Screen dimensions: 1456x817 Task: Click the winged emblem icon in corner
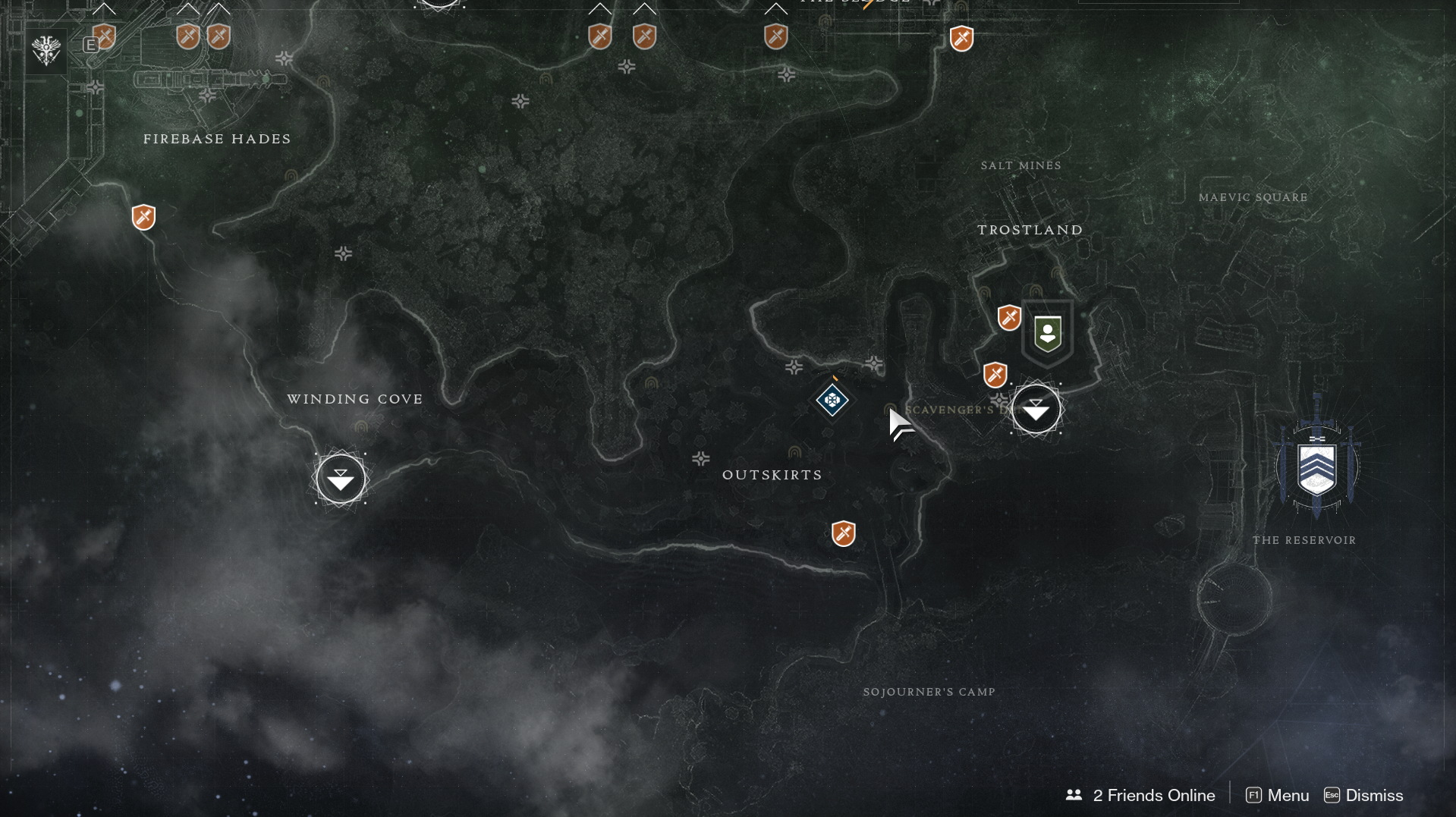coord(46,51)
